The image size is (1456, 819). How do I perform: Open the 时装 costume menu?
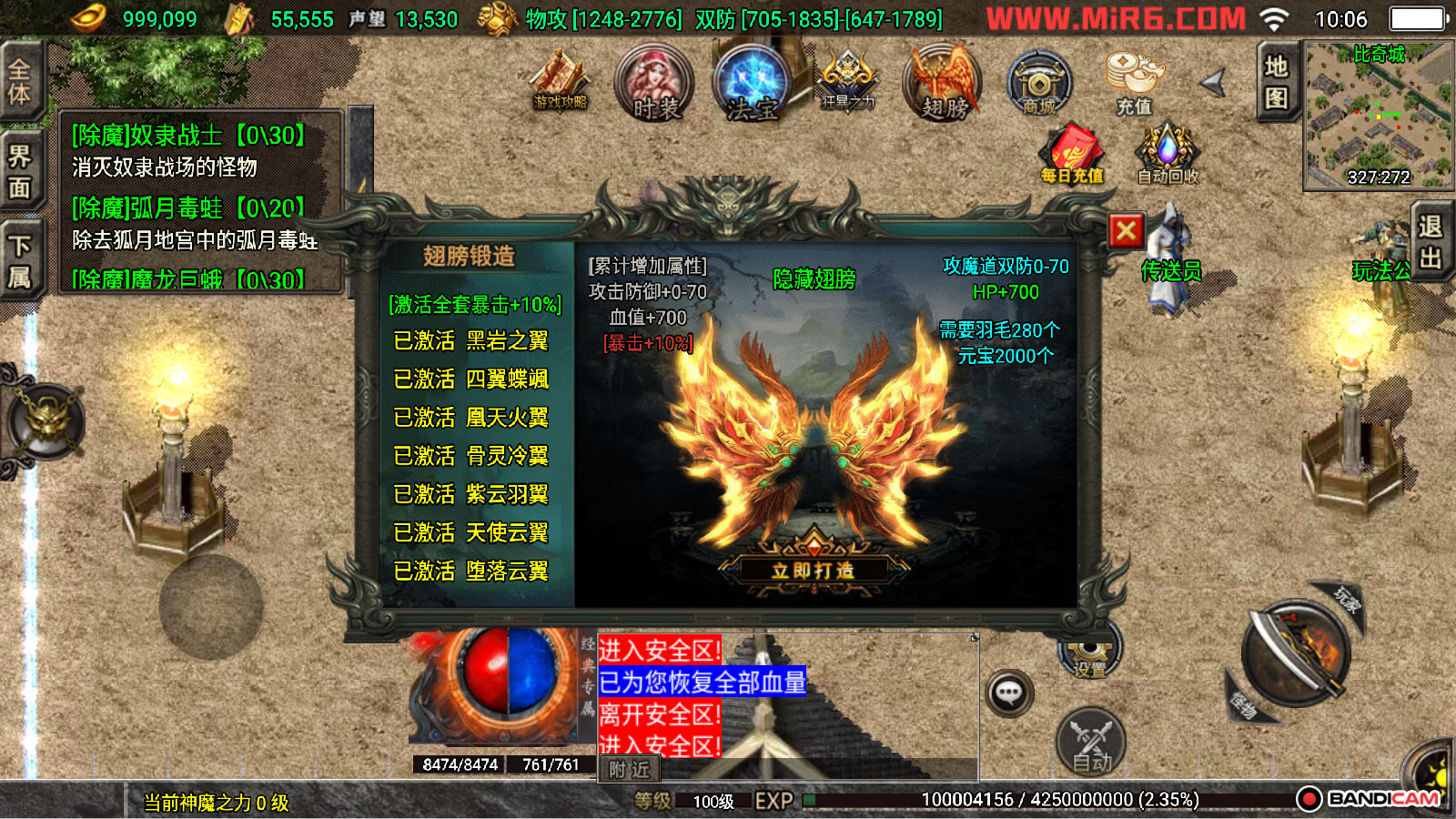(654, 84)
